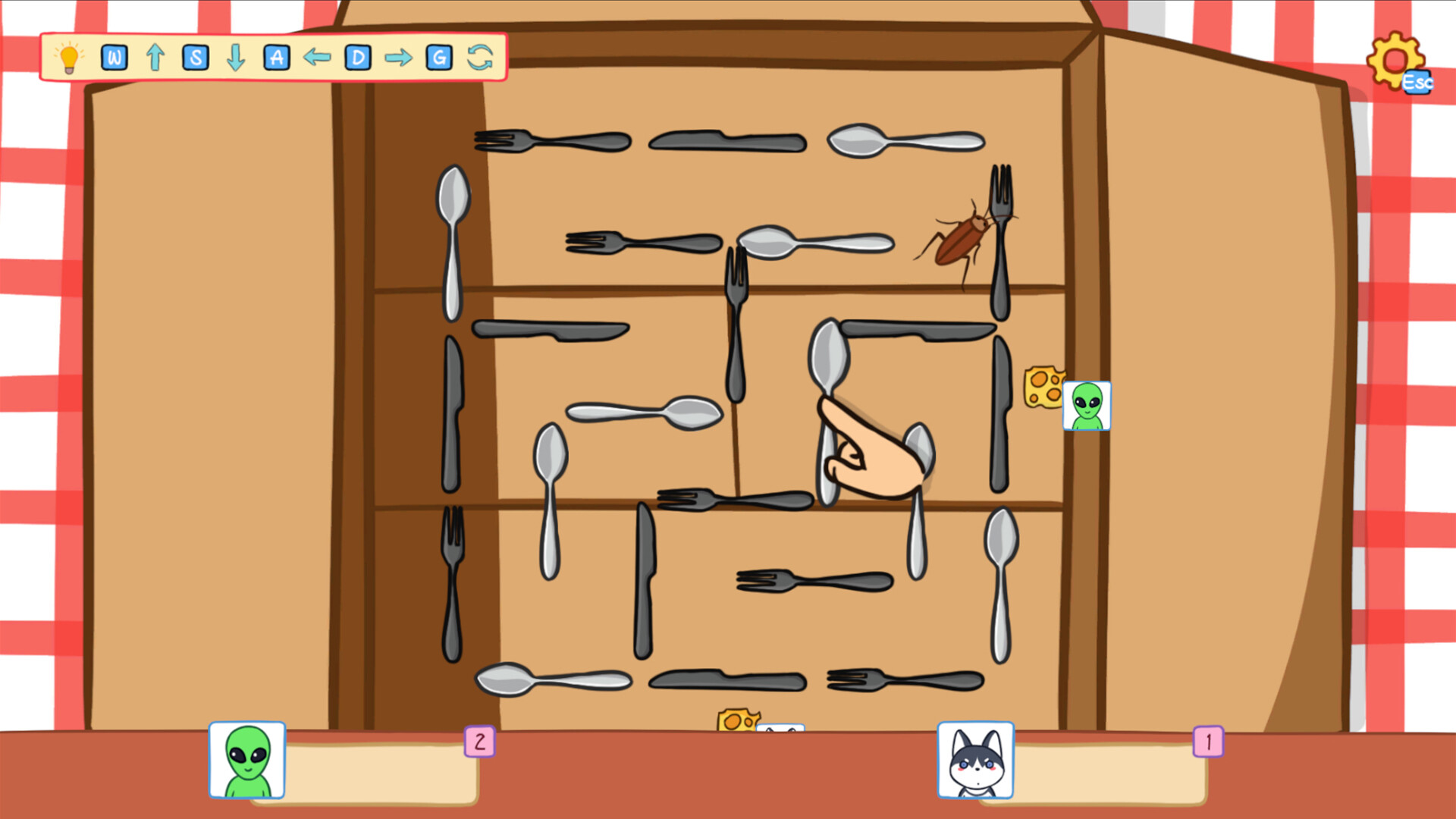Select the alien marker beside the cheese
Viewport: 1456px width, 819px height.
coord(1086,404)
